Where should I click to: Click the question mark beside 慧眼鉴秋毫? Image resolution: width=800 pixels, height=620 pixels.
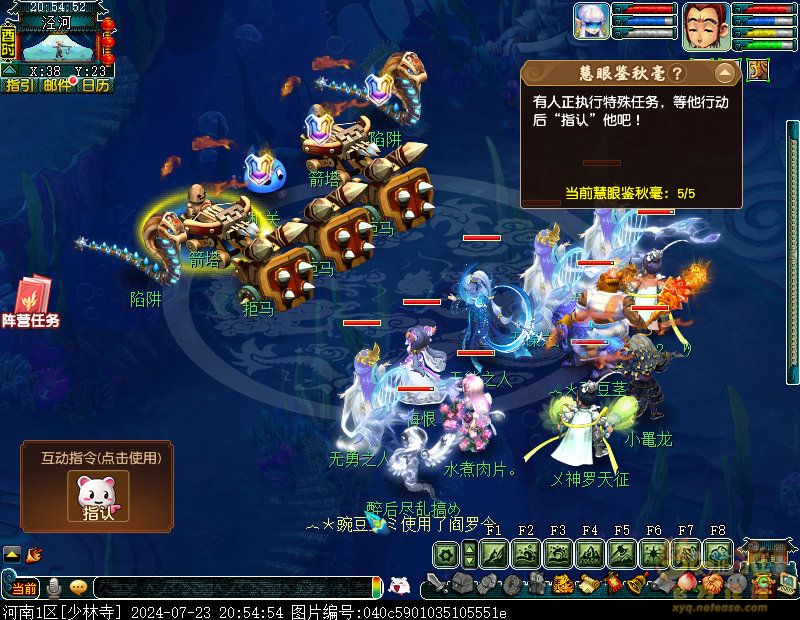tap(677, 74)
